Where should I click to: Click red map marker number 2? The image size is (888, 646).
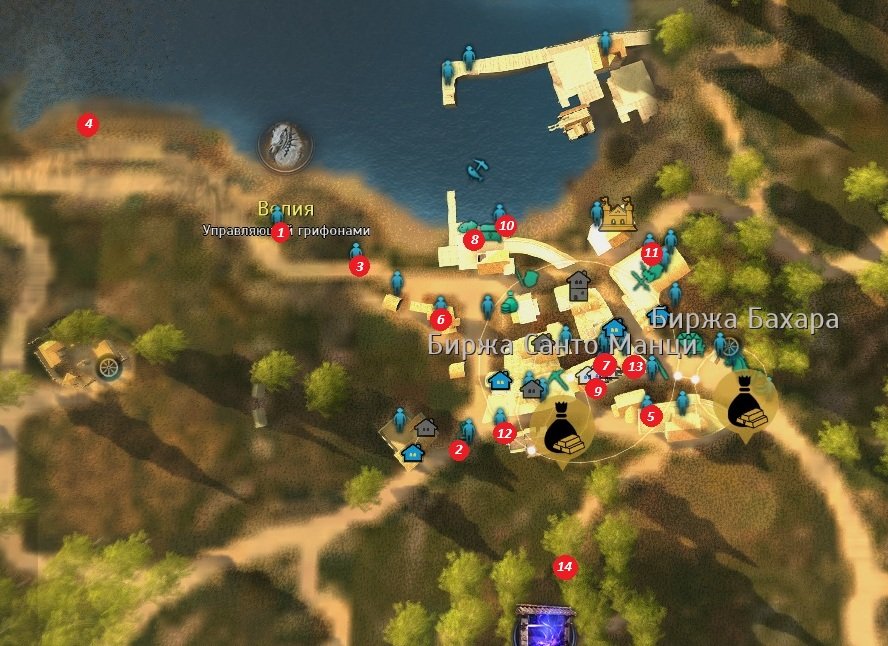[x=459, y=451]
